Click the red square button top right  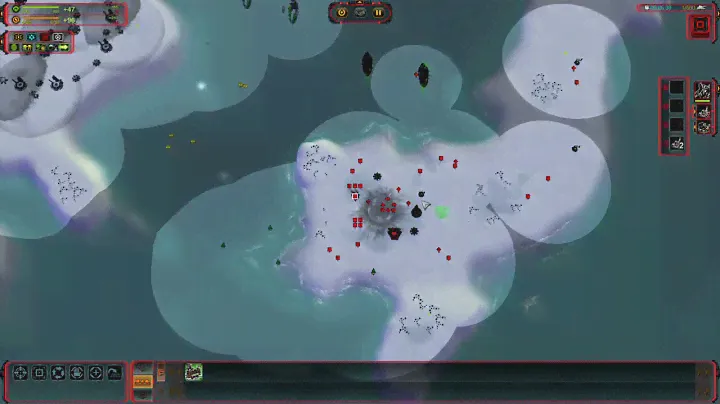tap(697, 25)
